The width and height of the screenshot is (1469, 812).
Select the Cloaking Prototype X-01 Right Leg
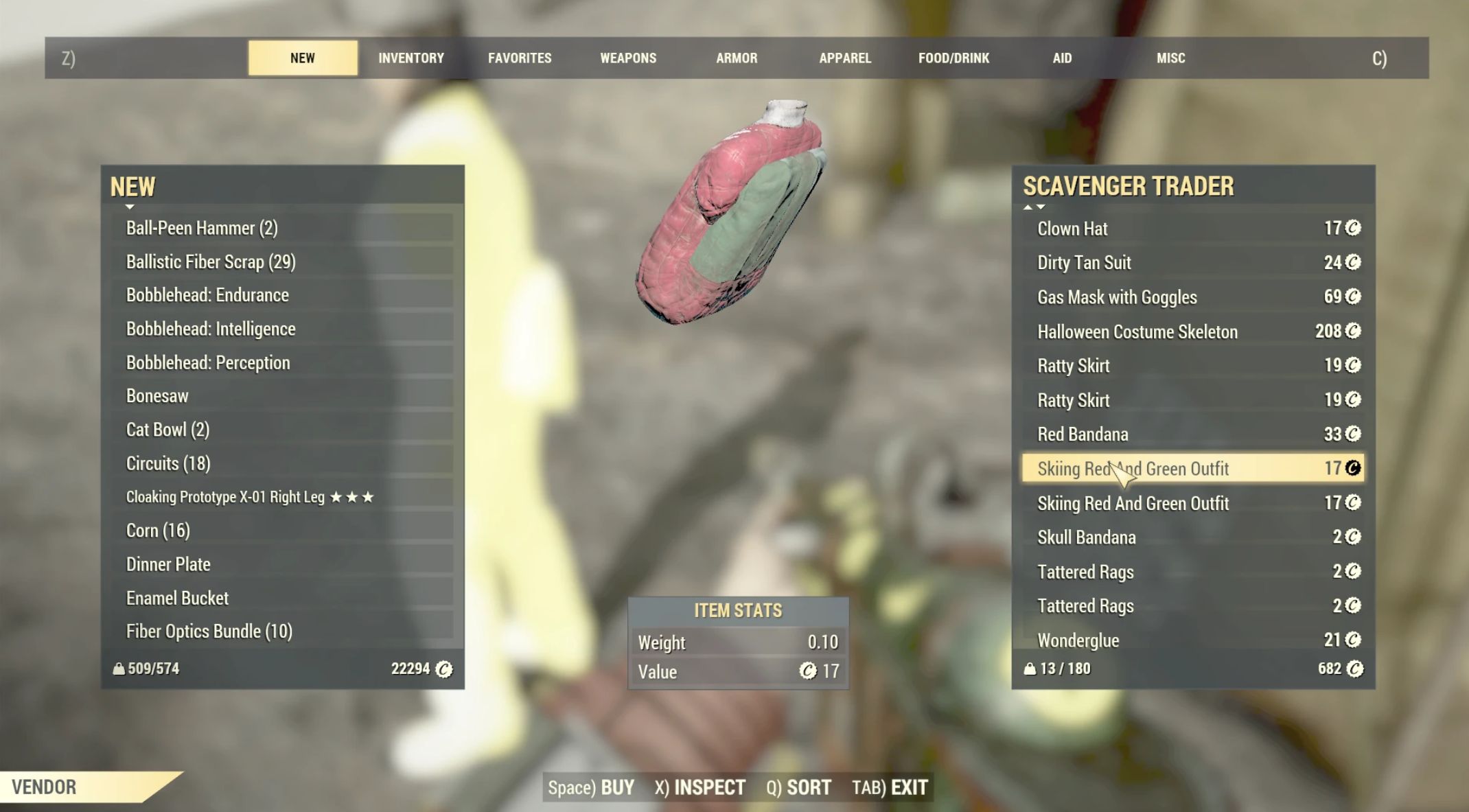(281, 497)
